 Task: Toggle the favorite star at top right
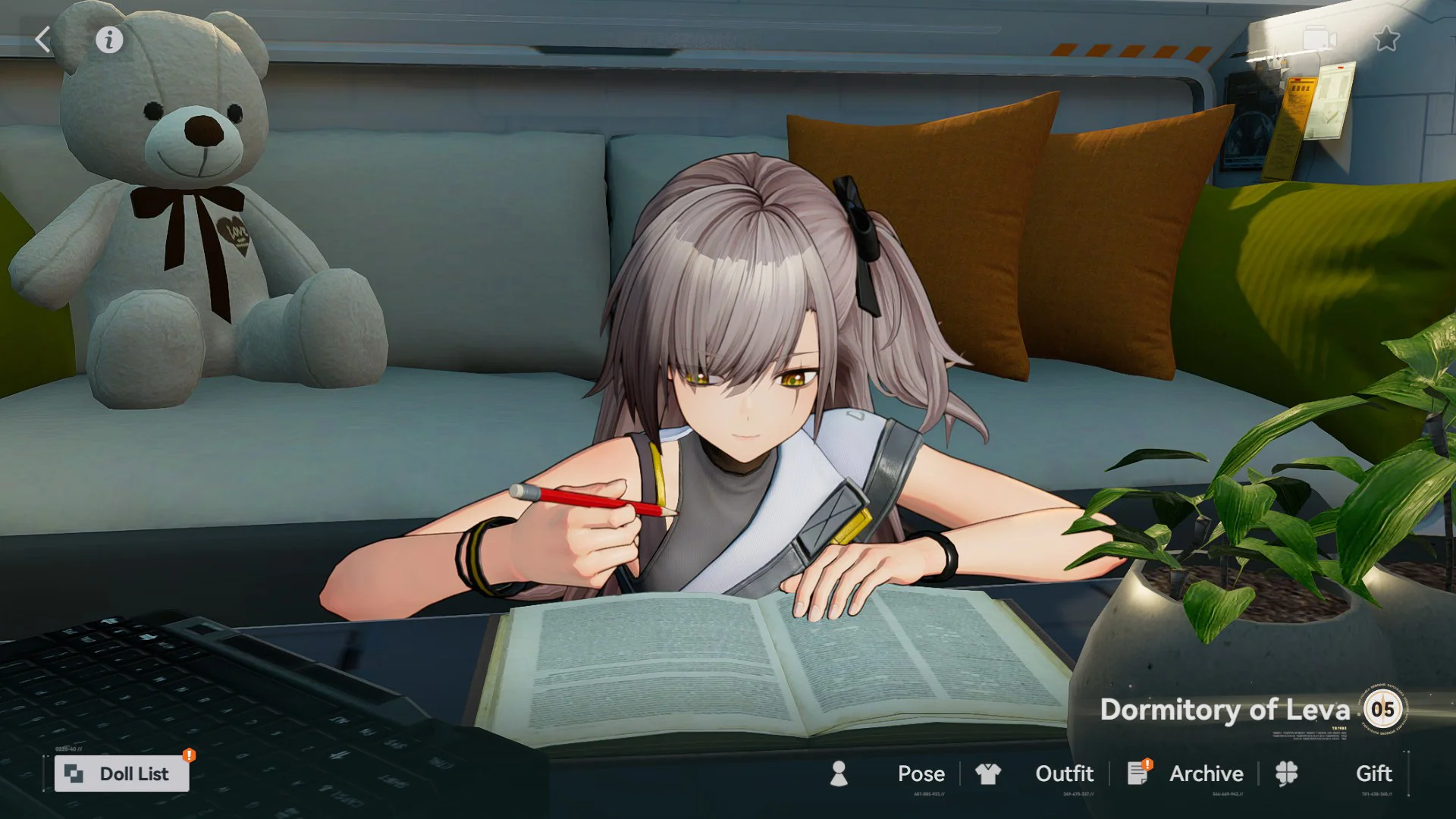click(1388, 38)
